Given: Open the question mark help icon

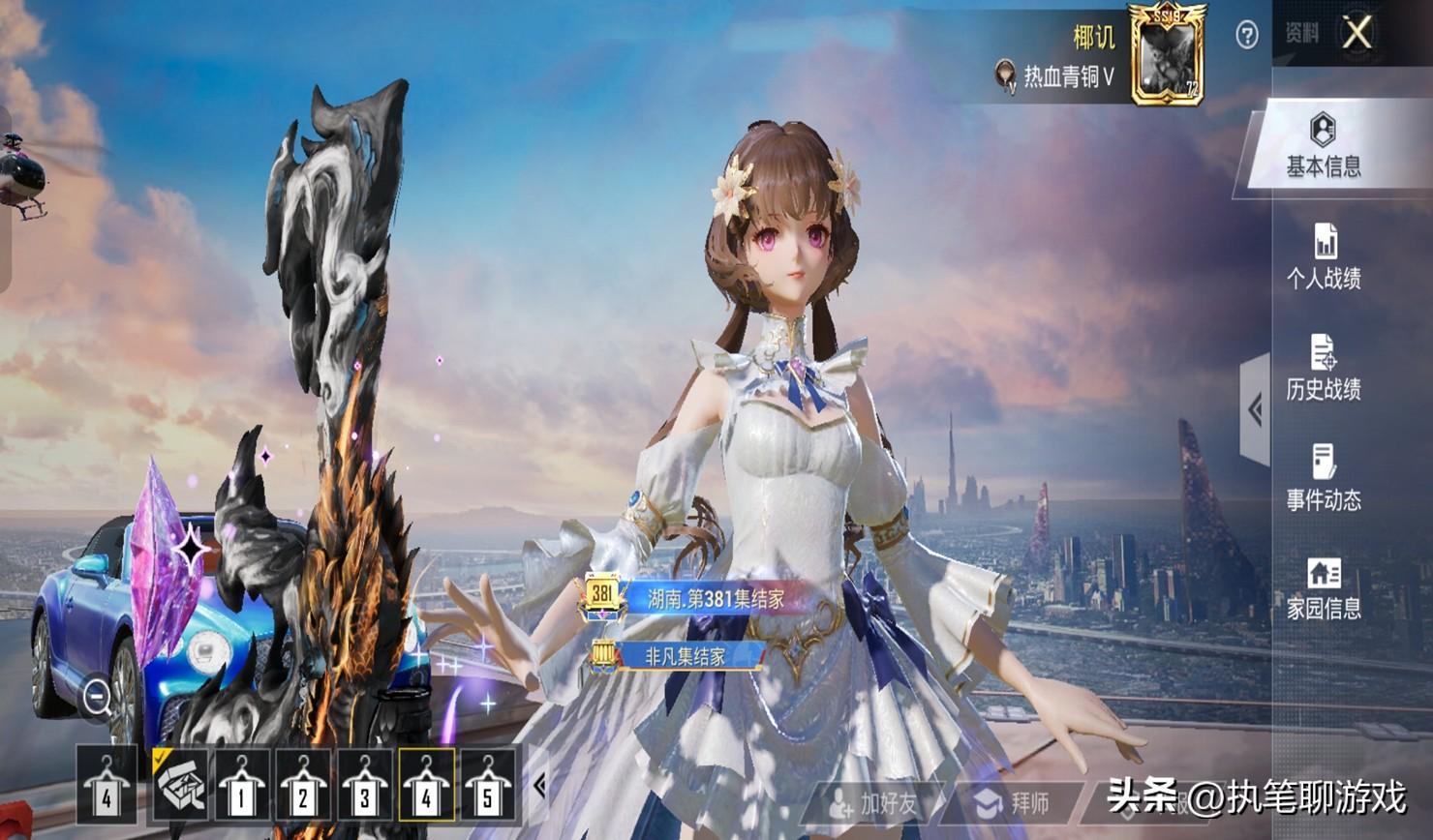Looking at the screenshot, I should click(x=1247, y=36).
